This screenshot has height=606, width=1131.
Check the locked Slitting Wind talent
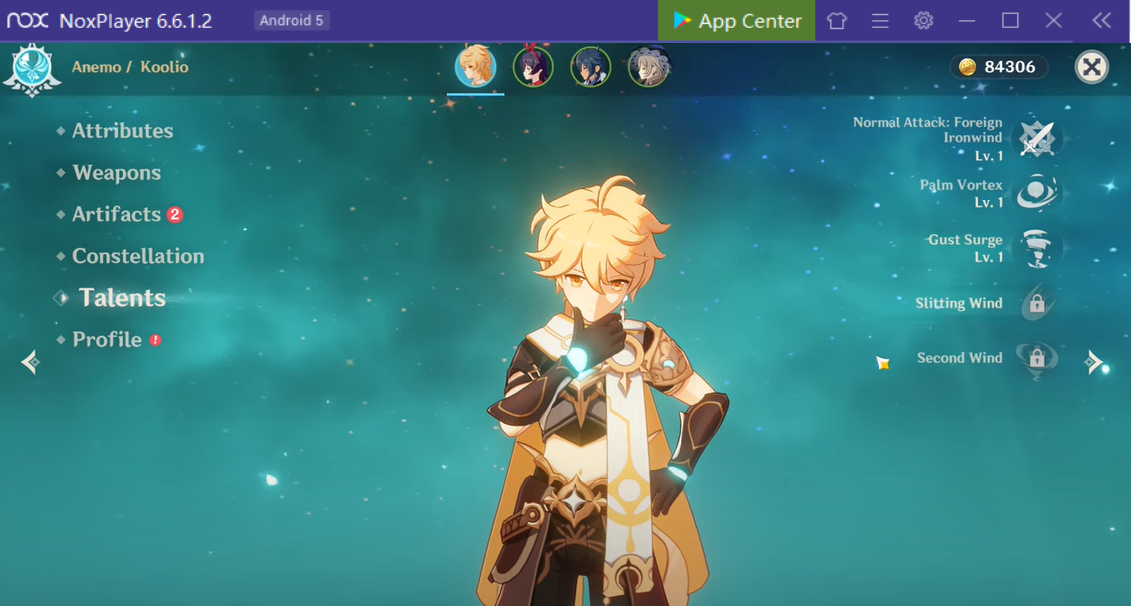click(x=1036, y=303)
